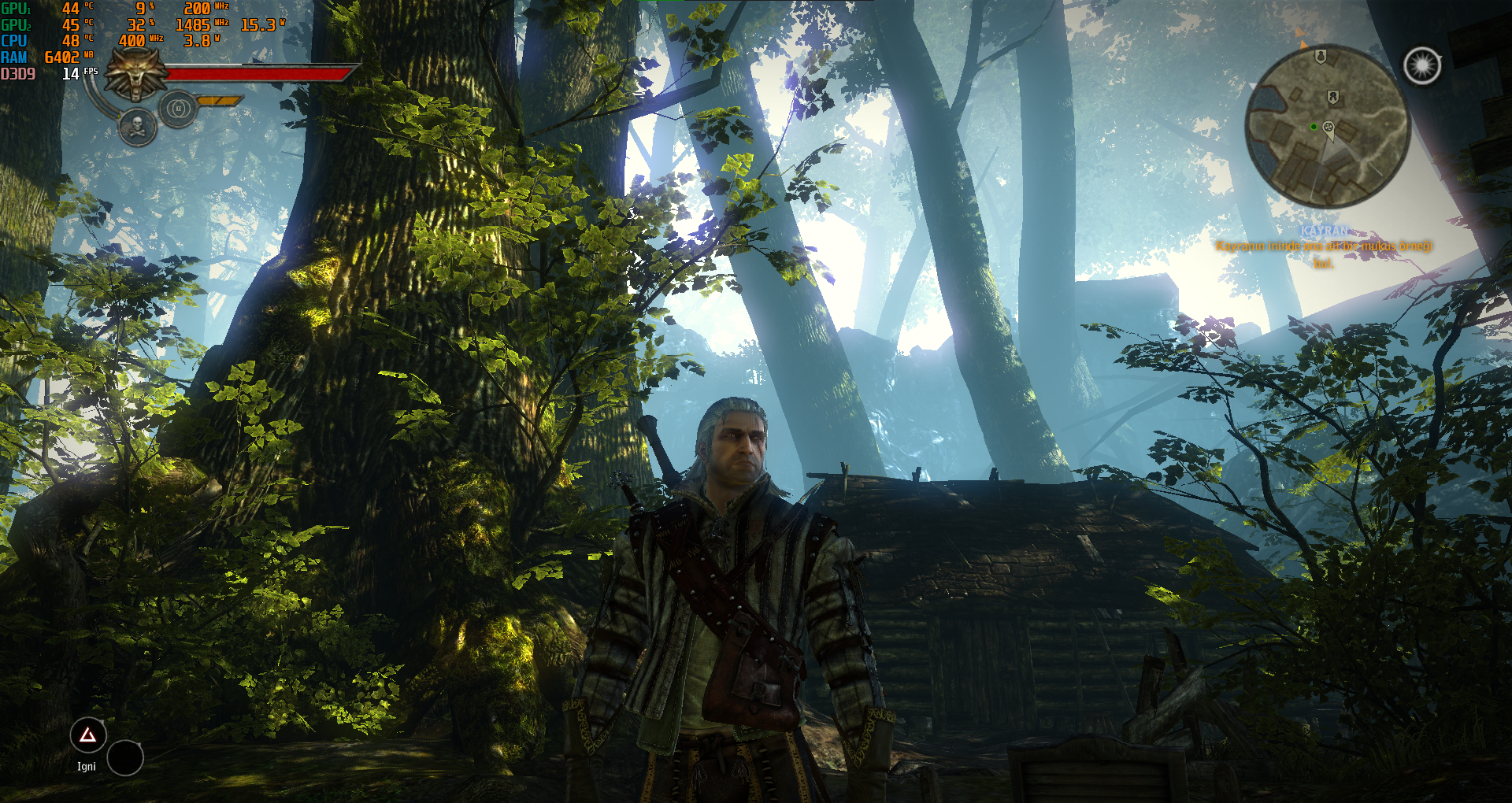Open the tracked Kayran quest objective
Viewport: 1512px width, 803px height.
[x=1324, y=246]
